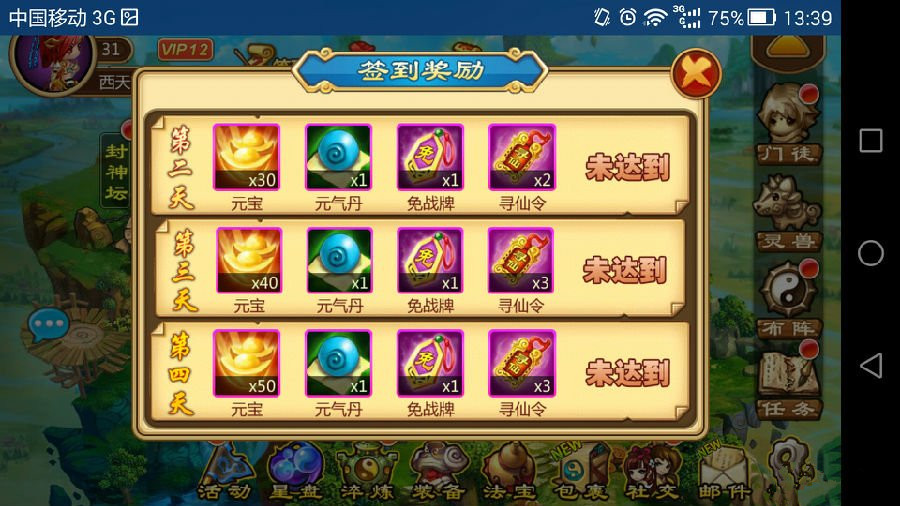900x506 pixels.
Task: Click the day-four 未达到 status button
Action: pos(627,373)
